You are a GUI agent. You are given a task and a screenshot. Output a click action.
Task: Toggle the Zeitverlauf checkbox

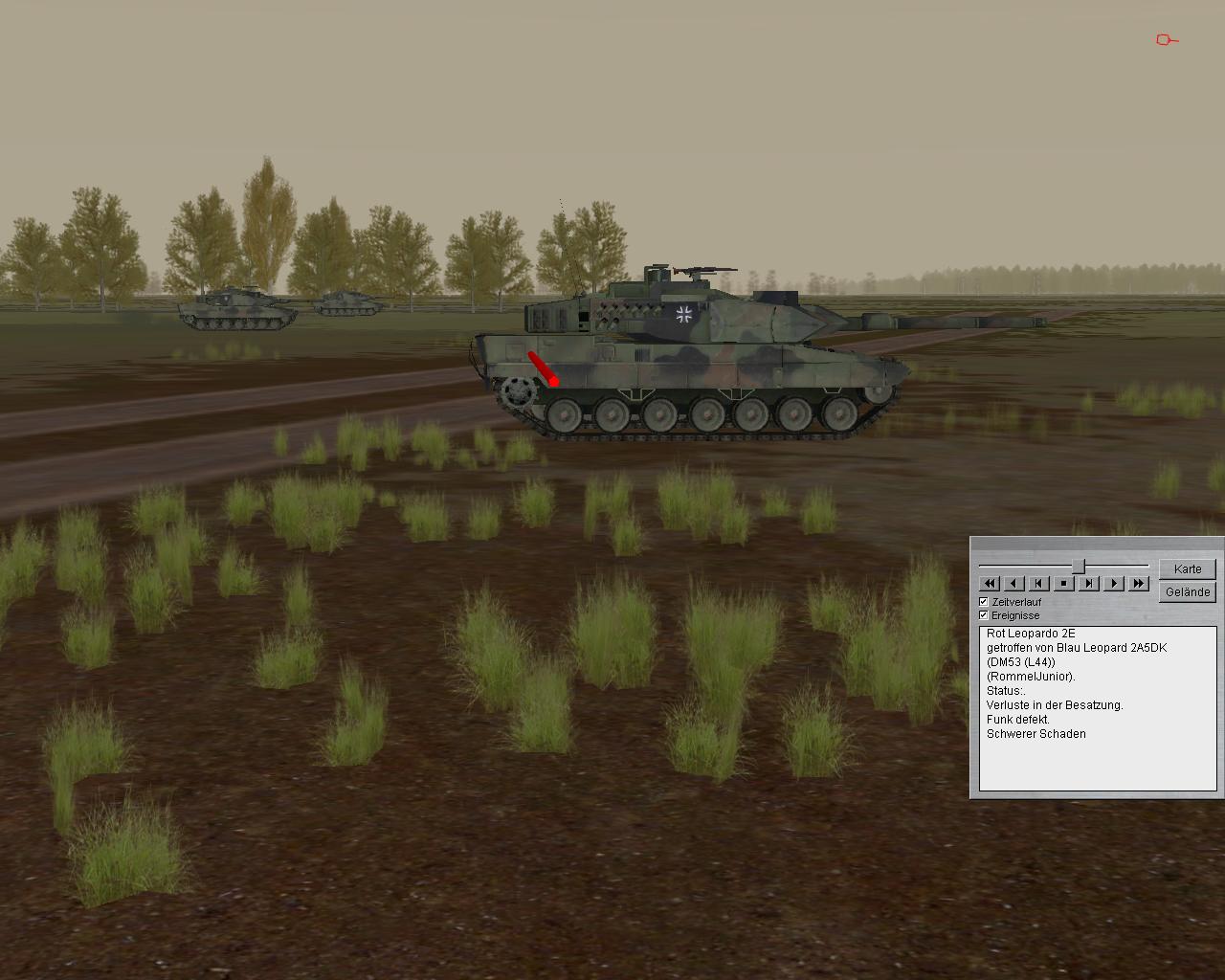[x=984, y=601]
